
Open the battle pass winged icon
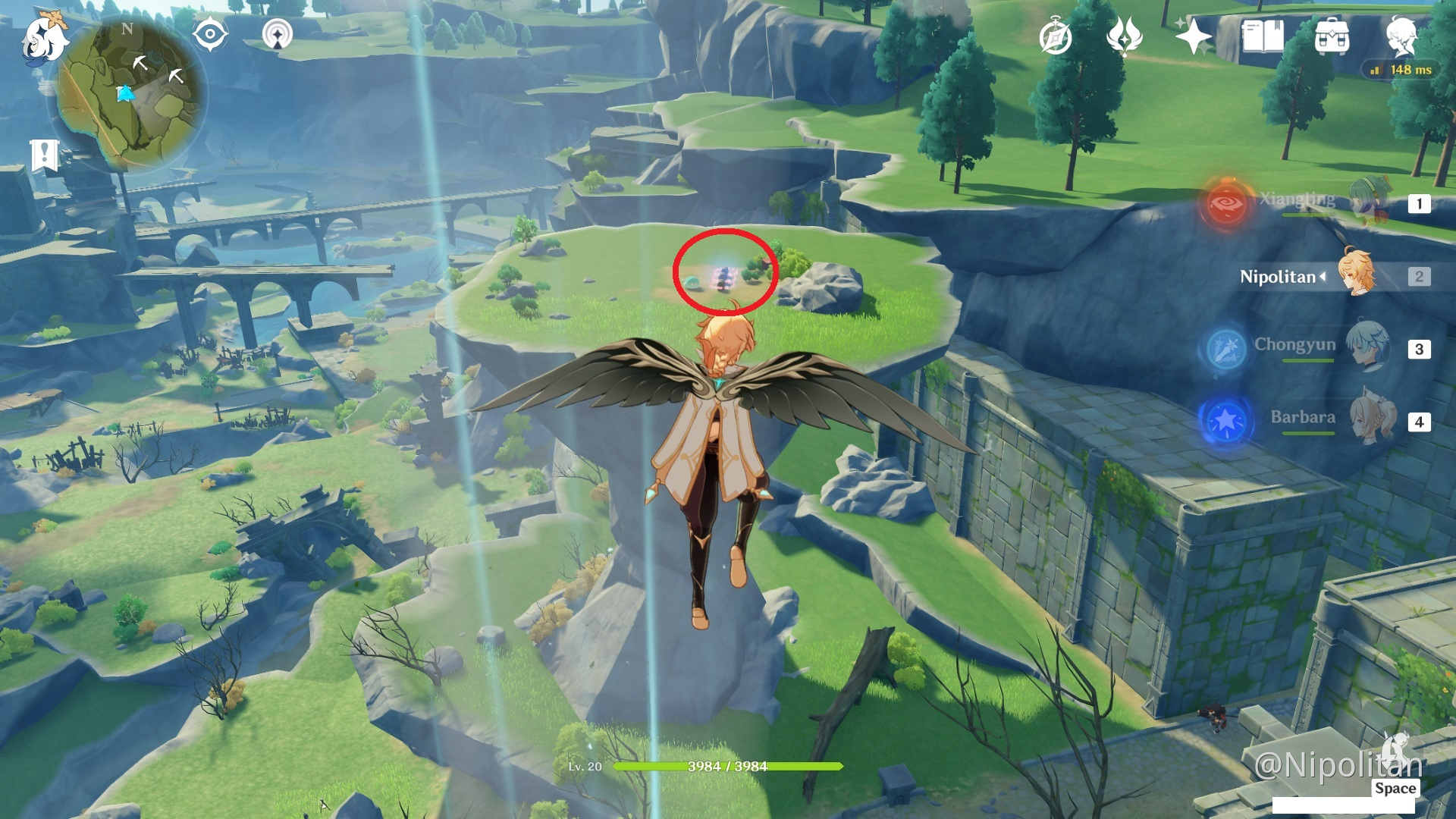pos(1124,36)
